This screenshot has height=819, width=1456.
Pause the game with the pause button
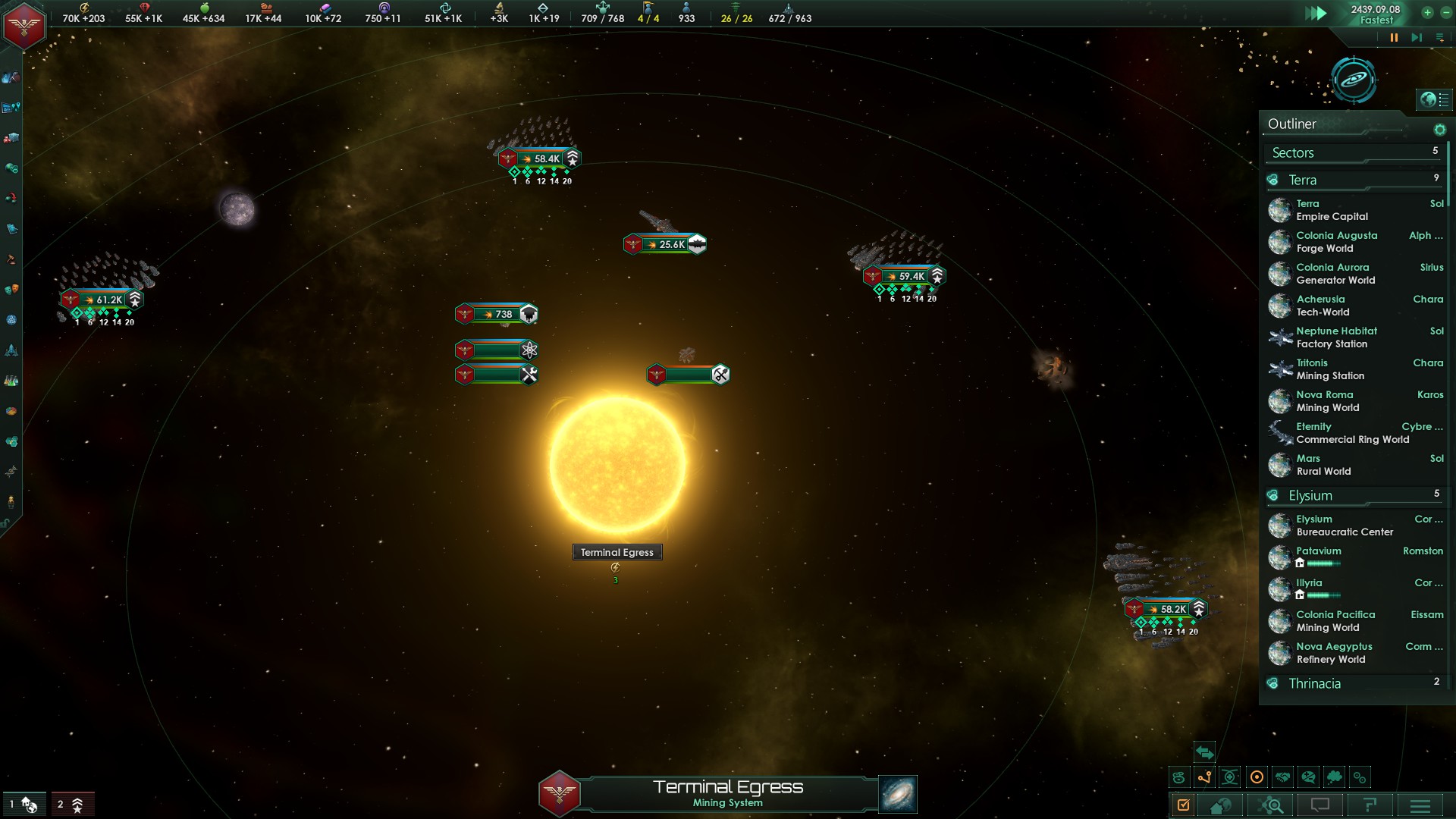[x=1394, y=37]
